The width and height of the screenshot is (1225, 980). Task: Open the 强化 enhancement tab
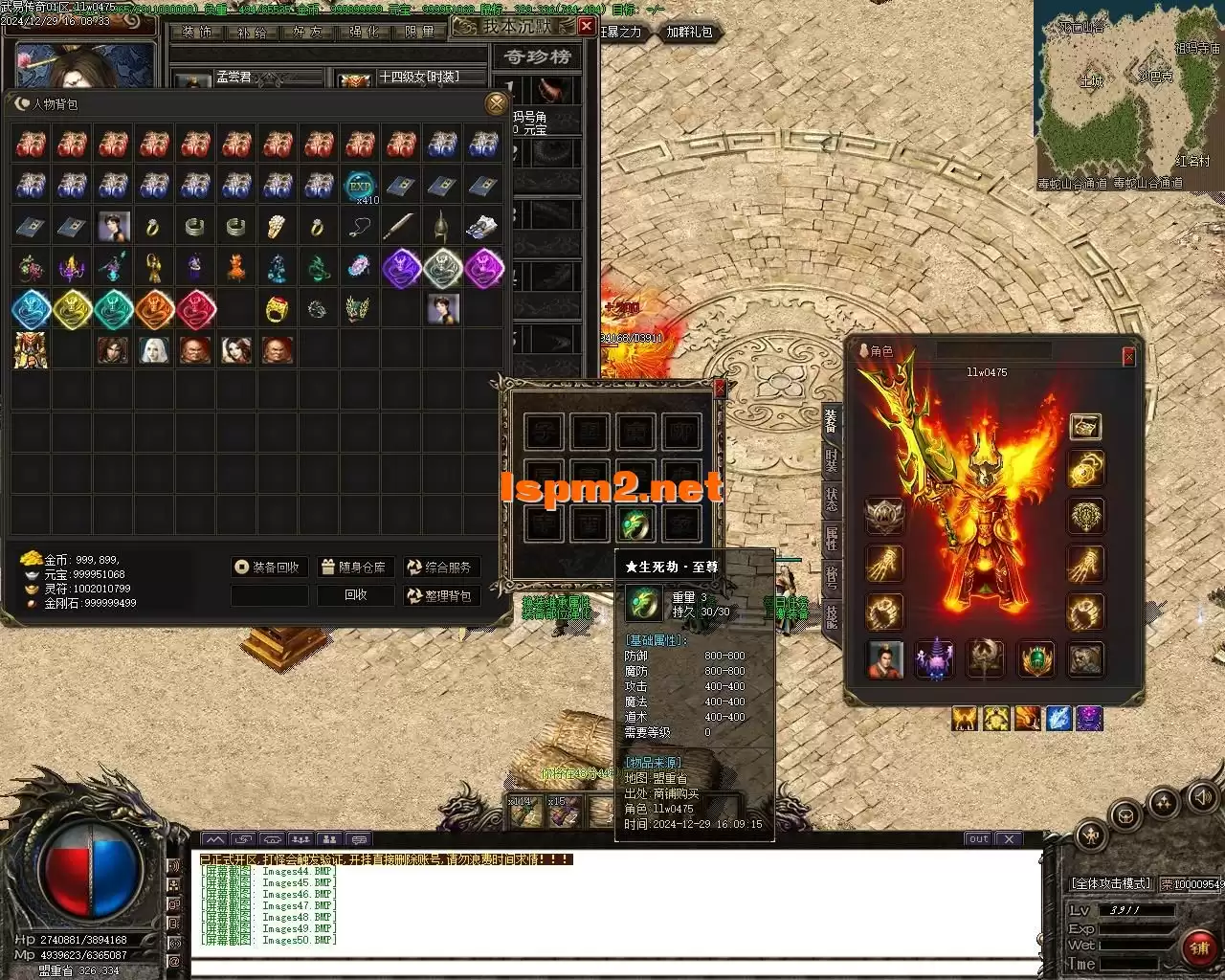(x=364, y=32)
